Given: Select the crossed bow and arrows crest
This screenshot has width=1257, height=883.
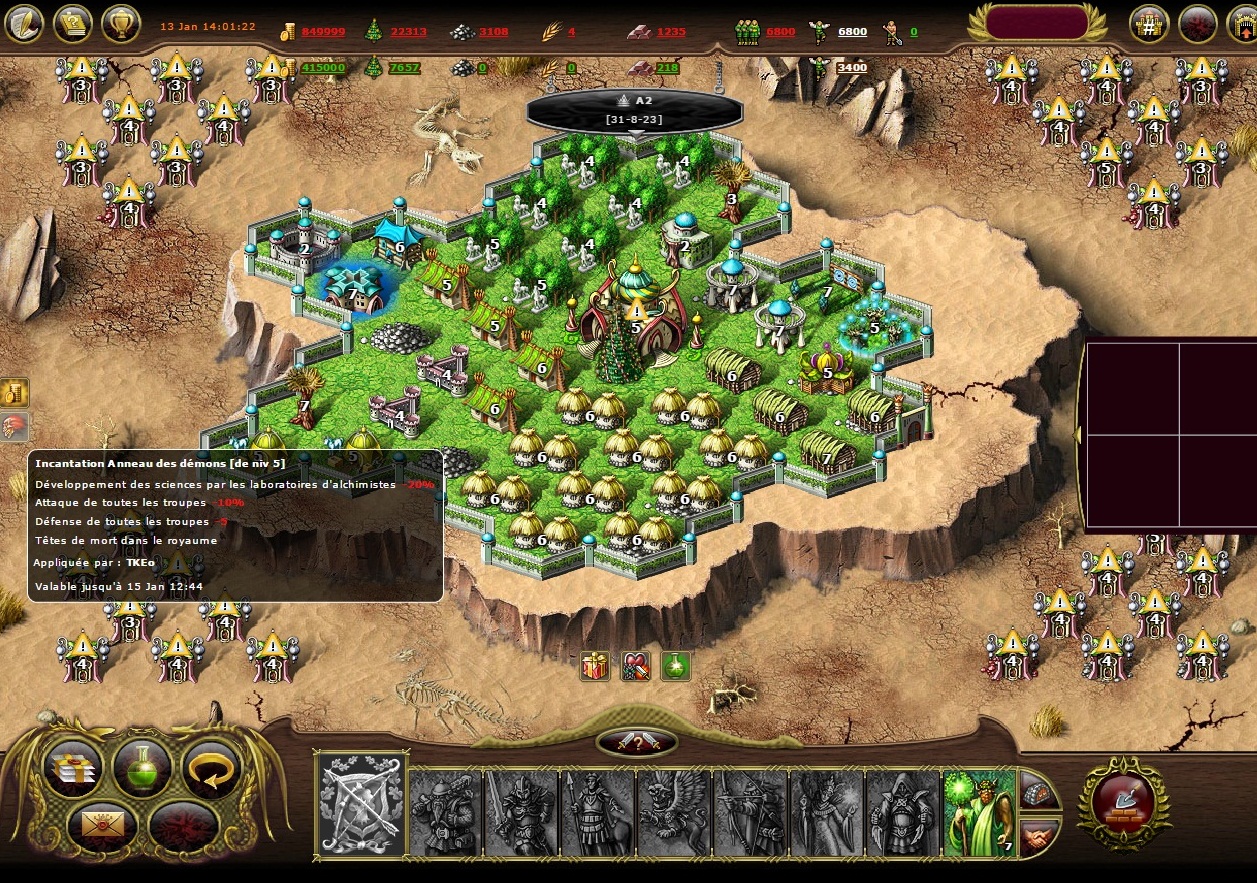Looking at the screenshot, I should coord(361,805).
